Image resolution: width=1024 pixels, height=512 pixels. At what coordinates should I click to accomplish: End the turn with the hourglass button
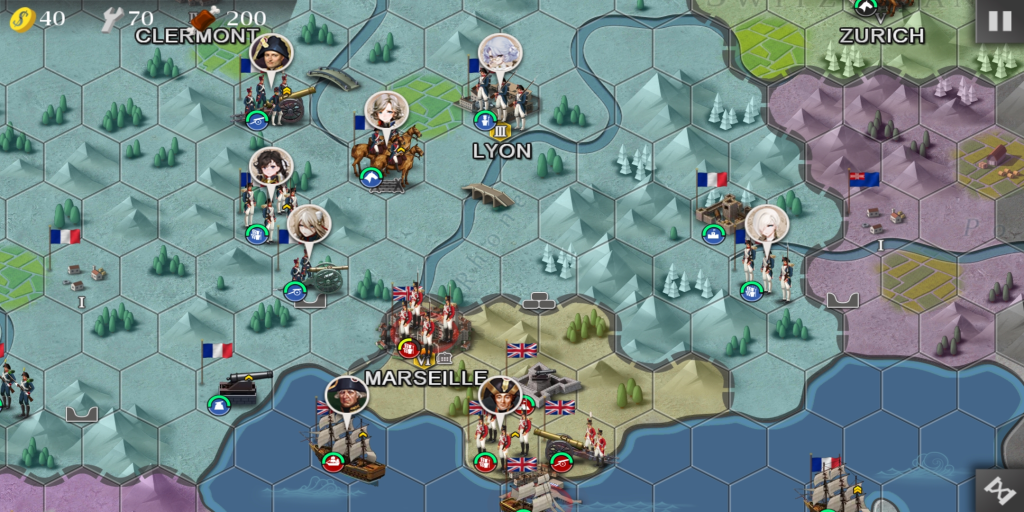(x=999, y=489)
